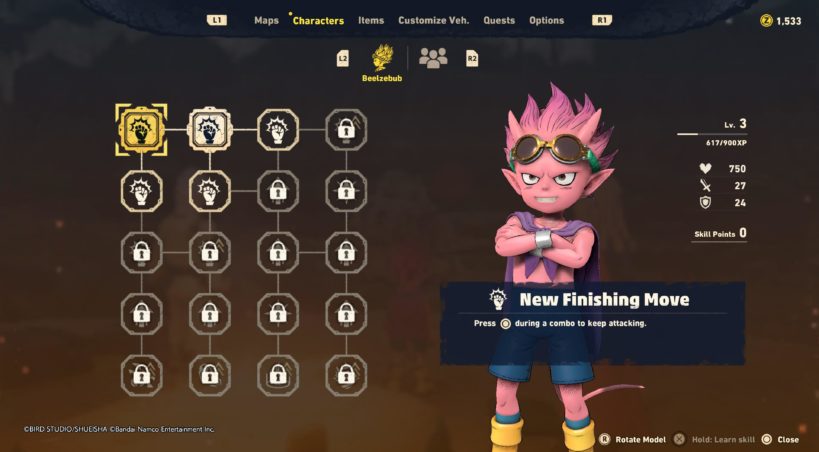Viewport: 819px width, 452px height.
Task: Select the gold-highlighted fist skill node
Action: pyautogui.click(x=141, y=129)
